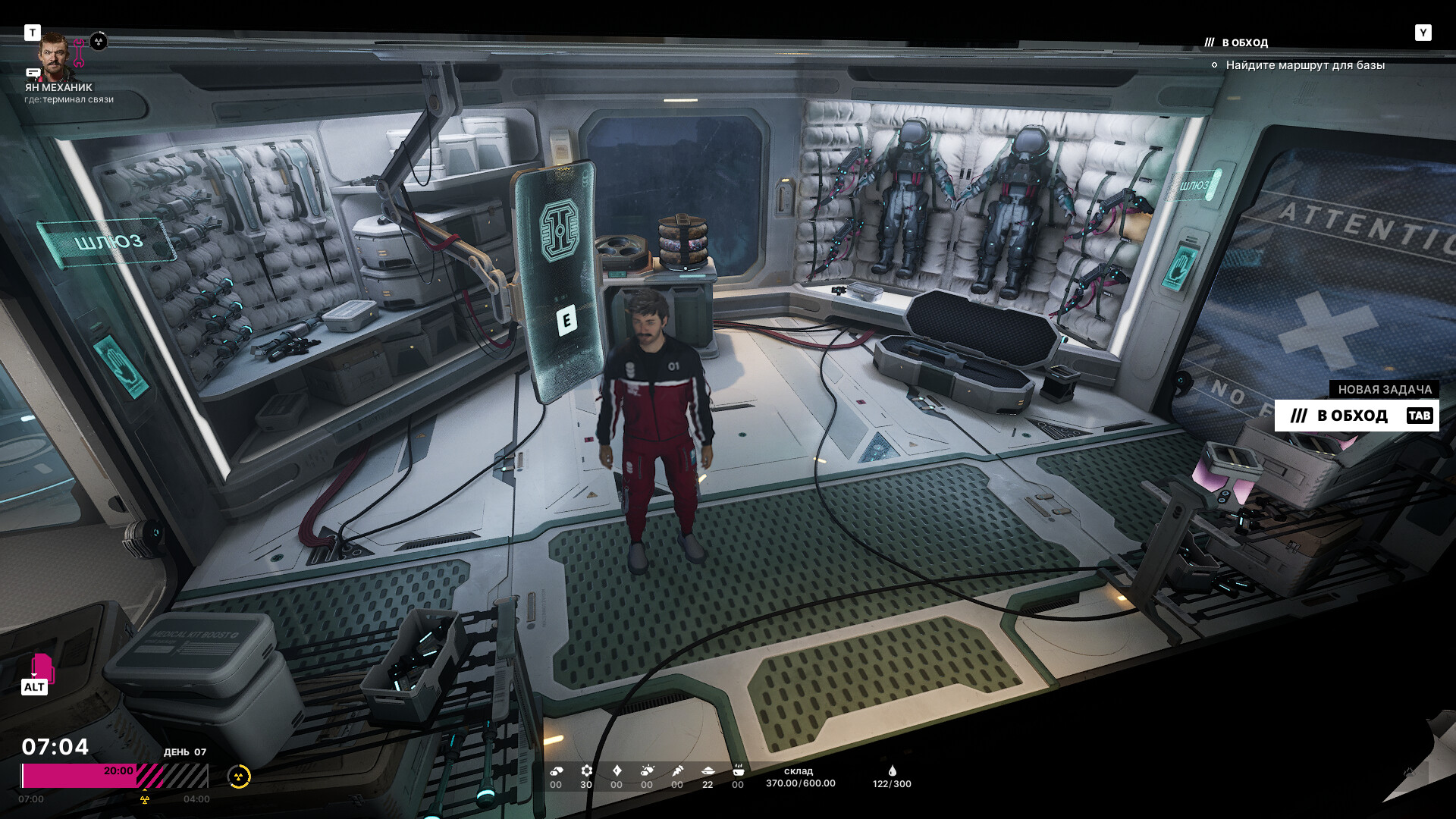The width and height of the screenshot is (1456, 819).
Task: Select the steaming bowl food icon
Action: [738, 770]
